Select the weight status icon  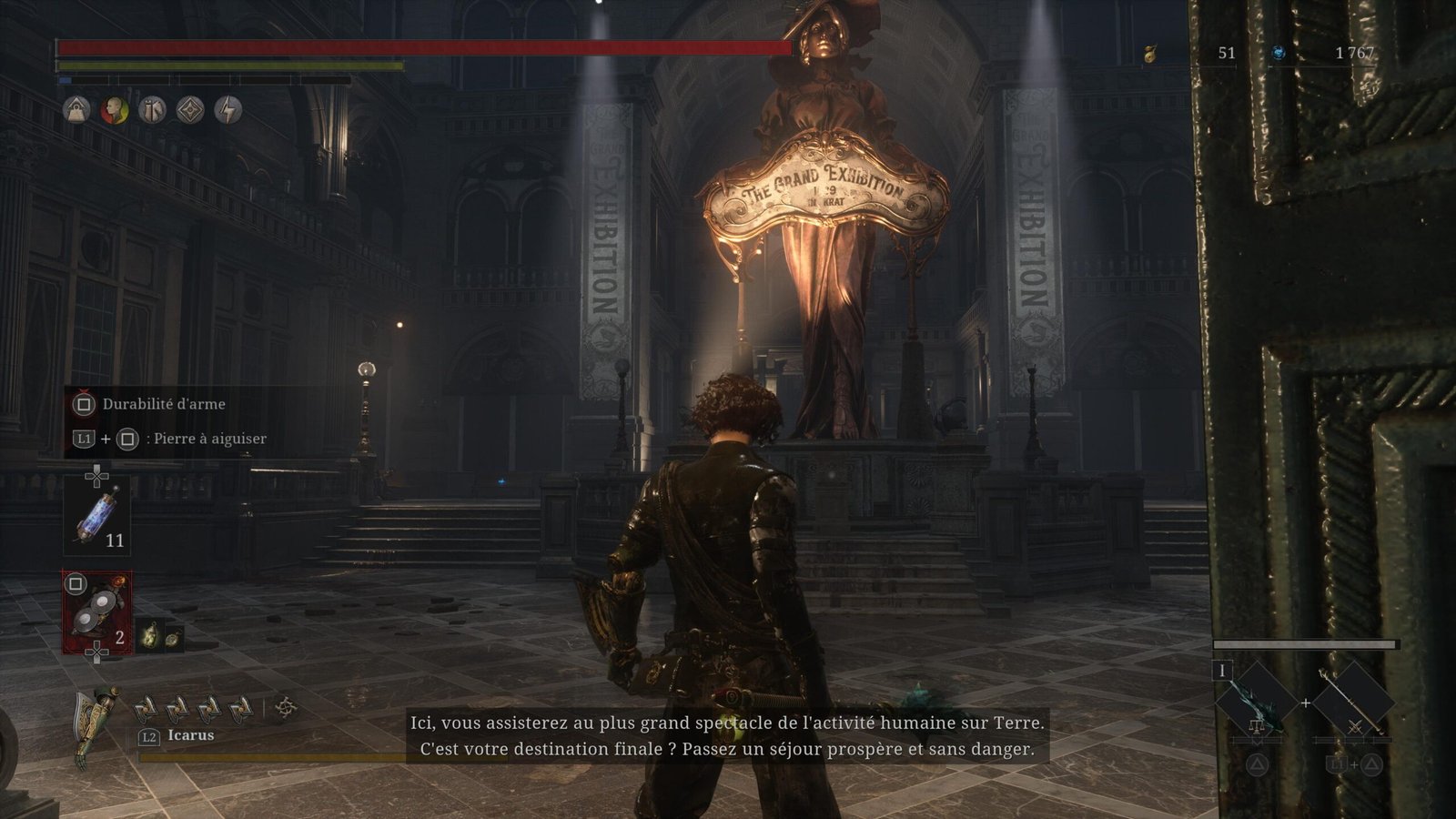click(x=77, y=111)
